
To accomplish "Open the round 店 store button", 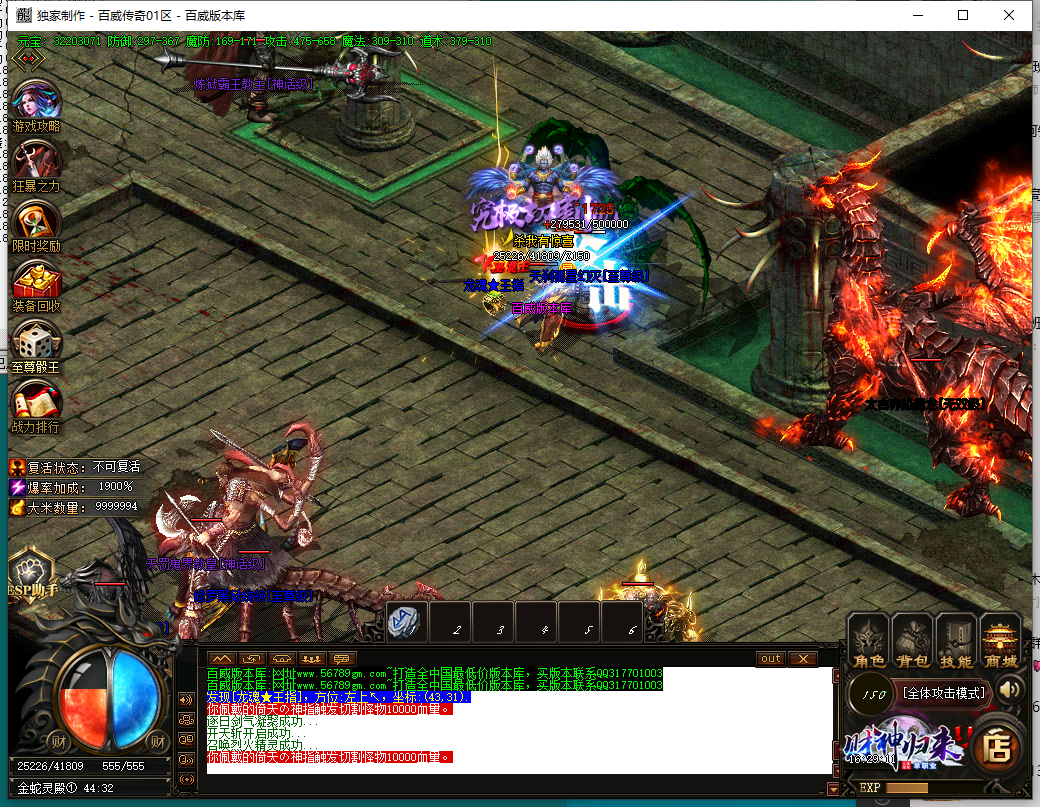I will pos(996,744).
